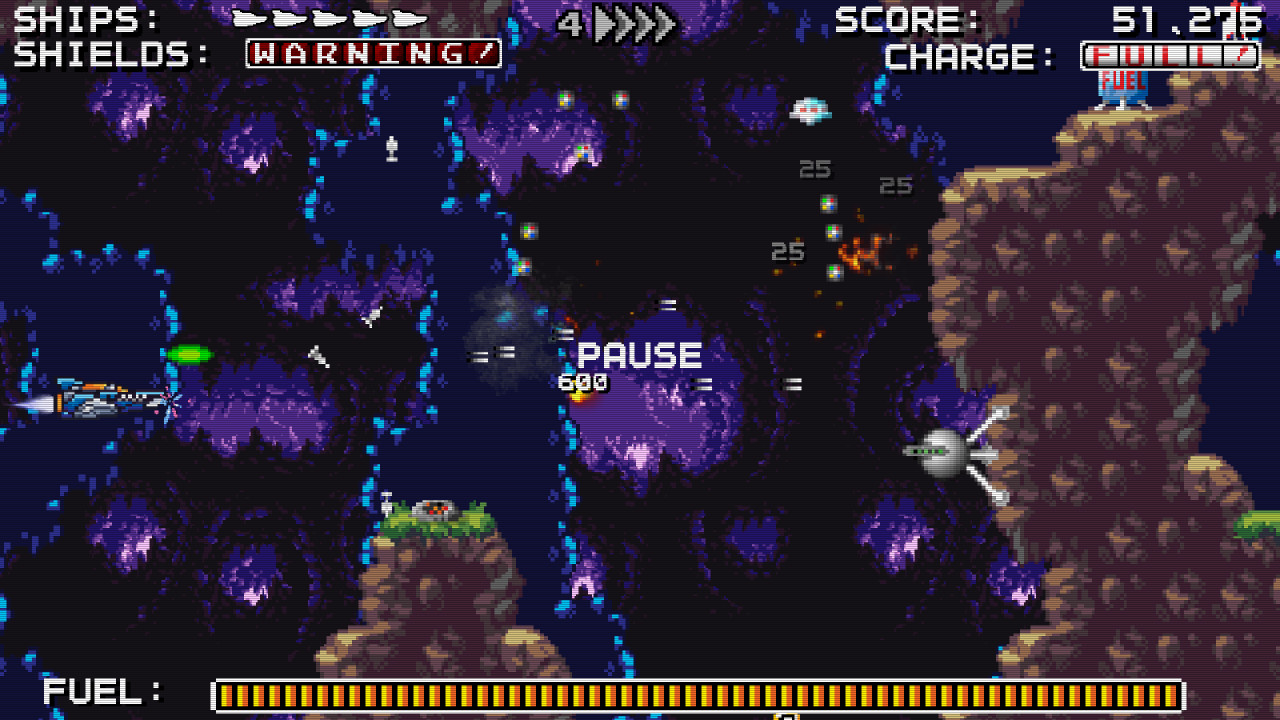Image resolution: width=1280 pixels, height=720 pixels.
Task: Click the 600 score popup text
Action: (584, 380)
